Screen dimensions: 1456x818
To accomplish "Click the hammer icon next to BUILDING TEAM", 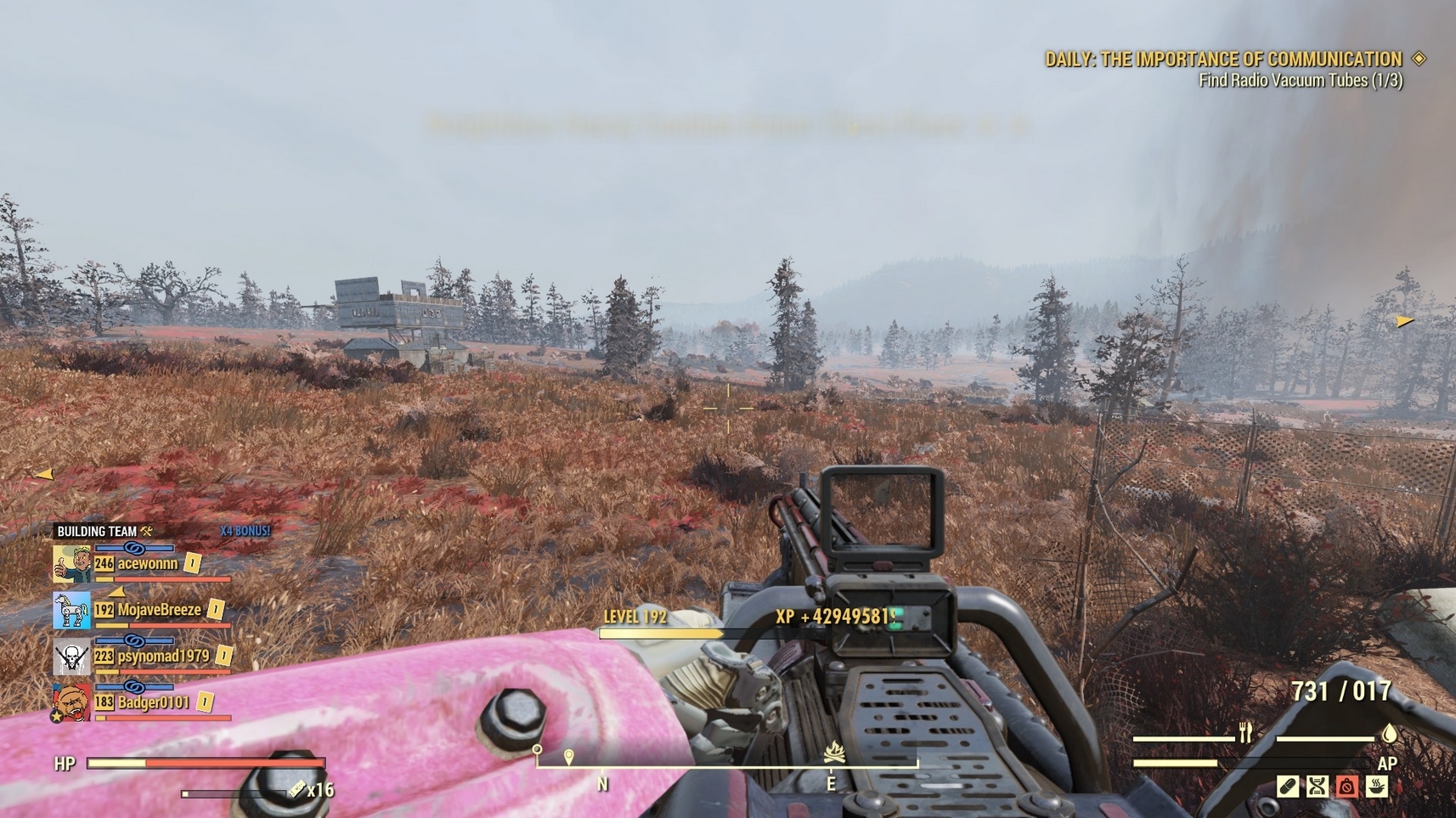I will click(146, 531).
